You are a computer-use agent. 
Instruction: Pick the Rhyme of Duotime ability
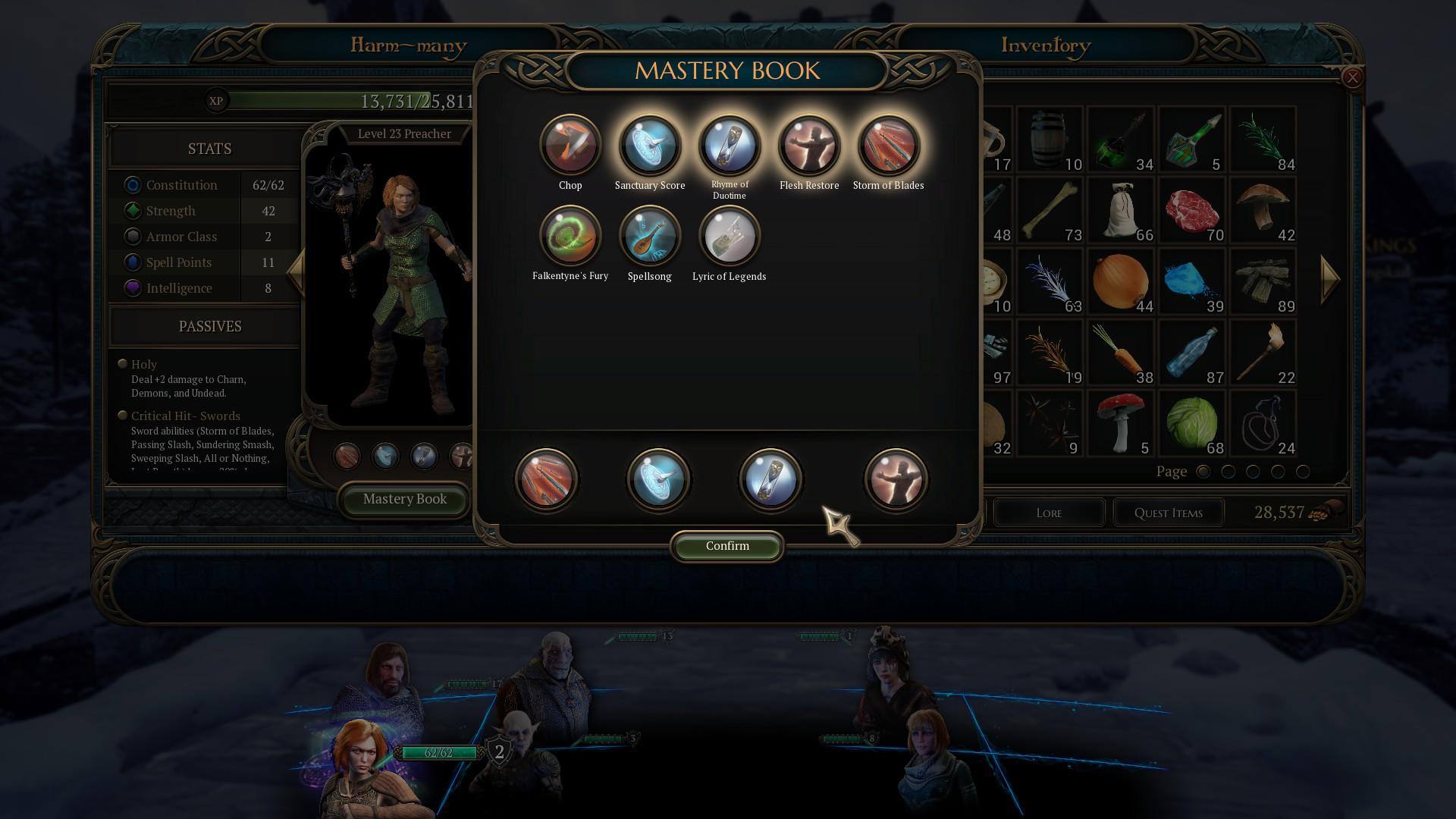[730, 146]
